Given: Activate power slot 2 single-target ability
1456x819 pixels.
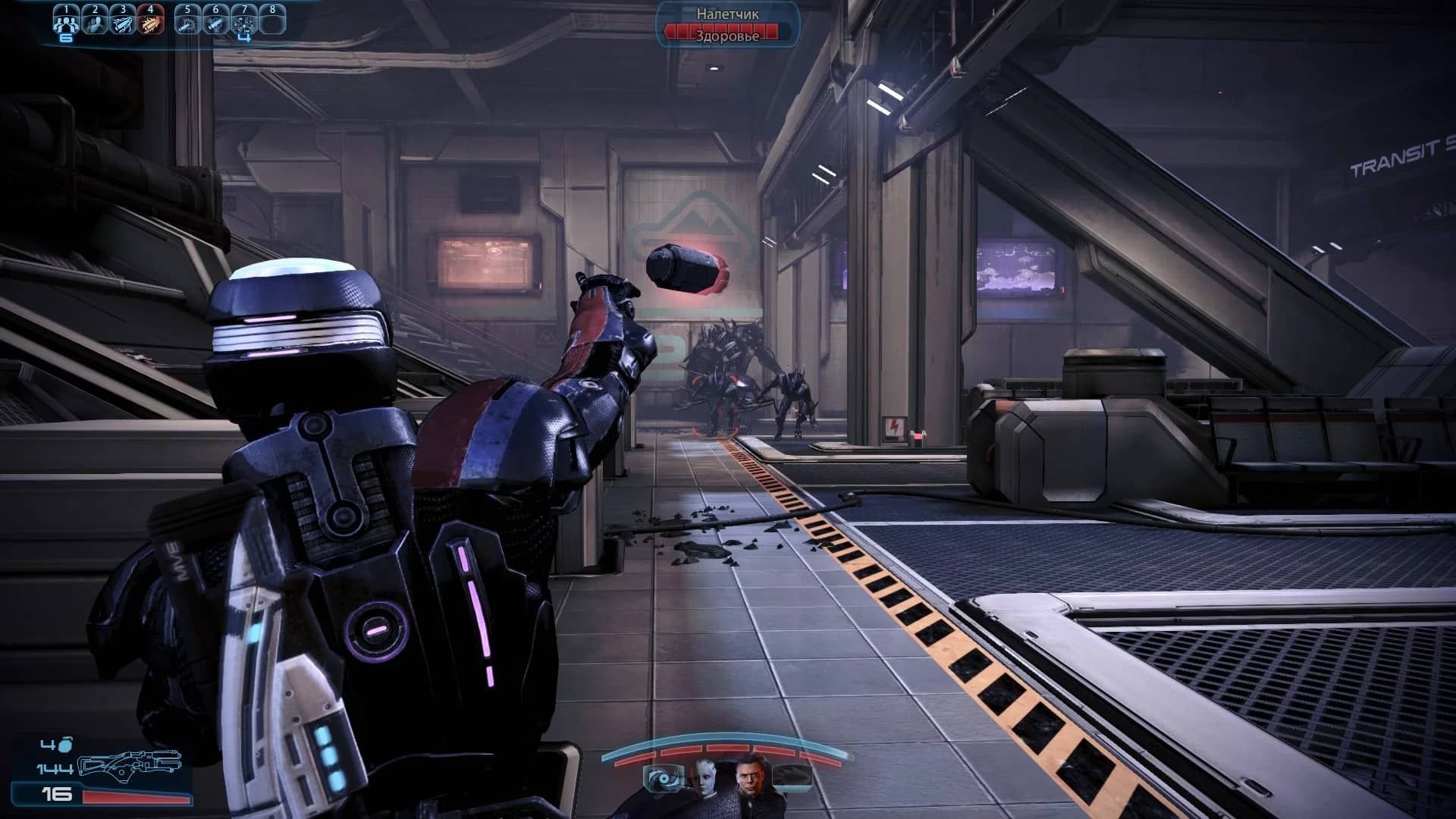Looking at the screenshot, I should click(x=94, y=19).
